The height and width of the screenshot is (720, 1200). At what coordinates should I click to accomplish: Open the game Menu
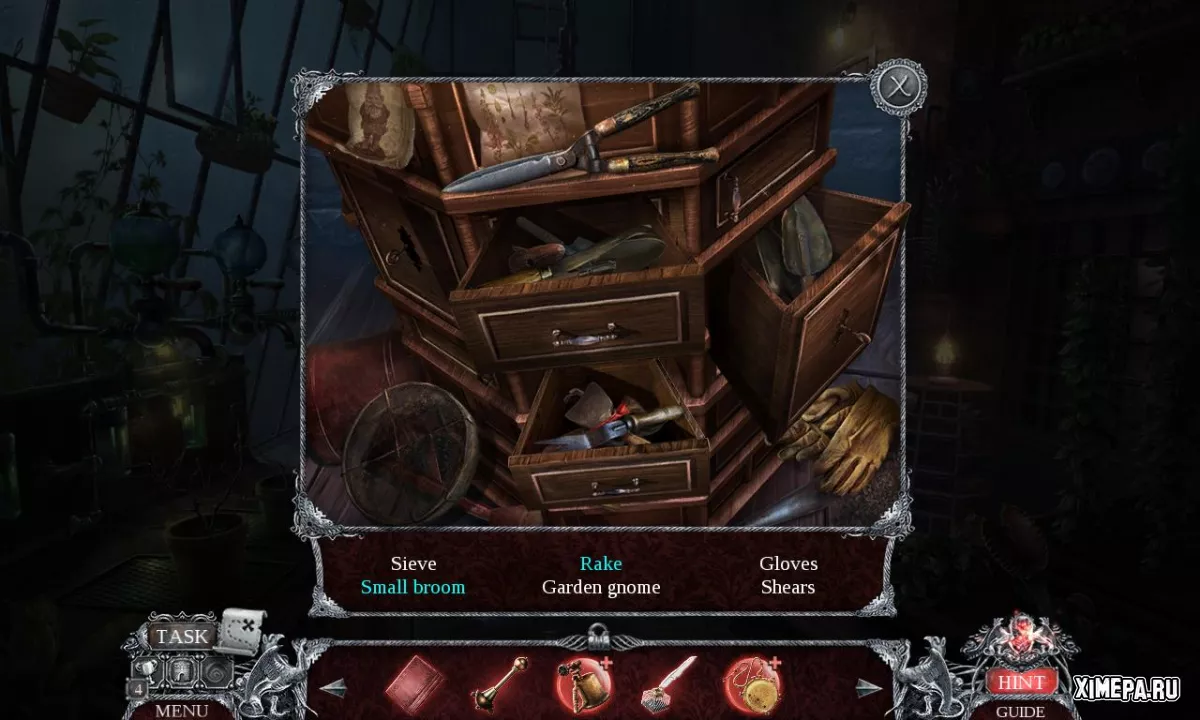181,710
